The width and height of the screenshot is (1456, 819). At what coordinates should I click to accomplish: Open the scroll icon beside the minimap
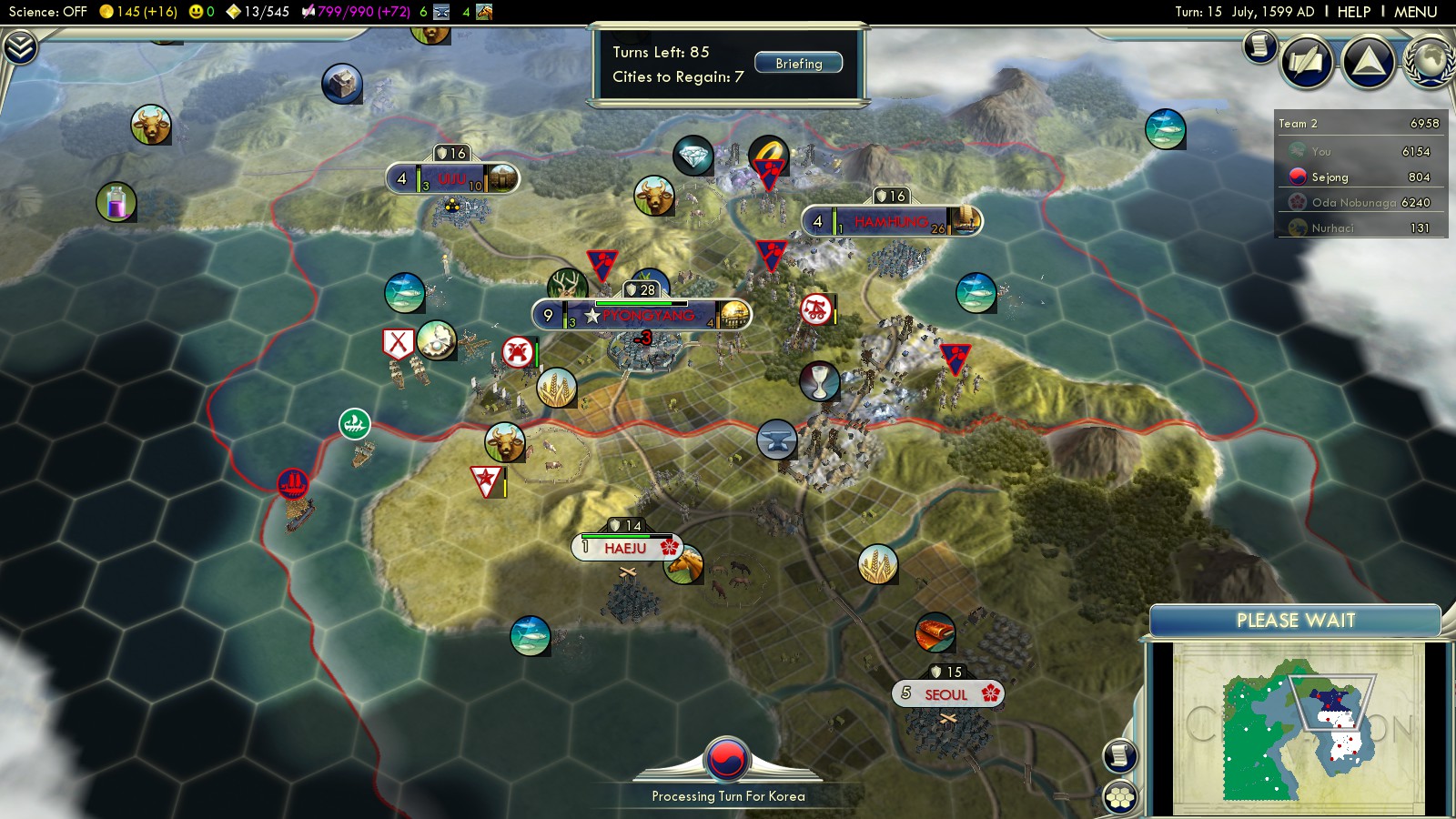pyautogui.click(x=1120, y=754)
